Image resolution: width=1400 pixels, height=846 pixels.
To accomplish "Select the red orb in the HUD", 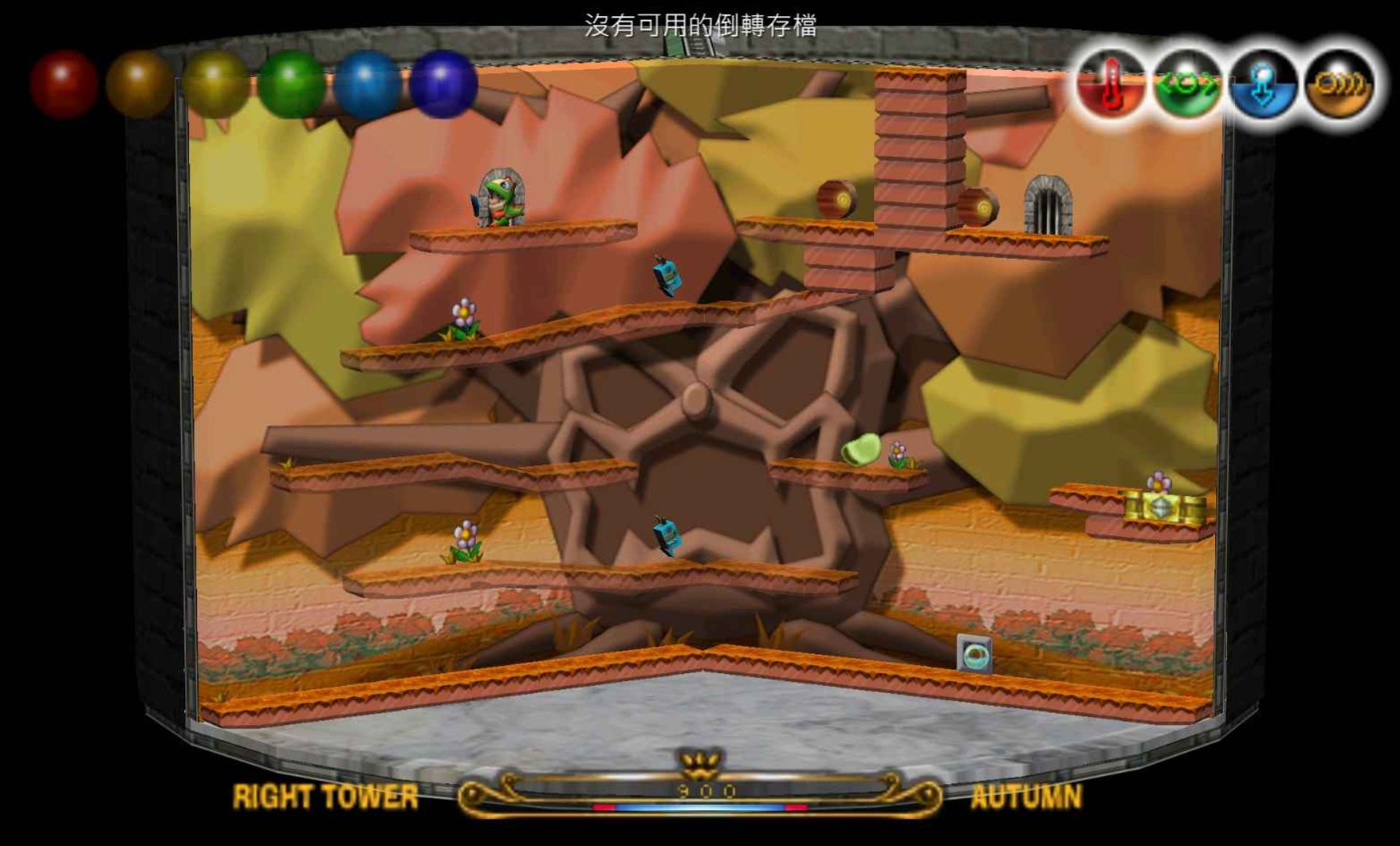I will 64,84.
